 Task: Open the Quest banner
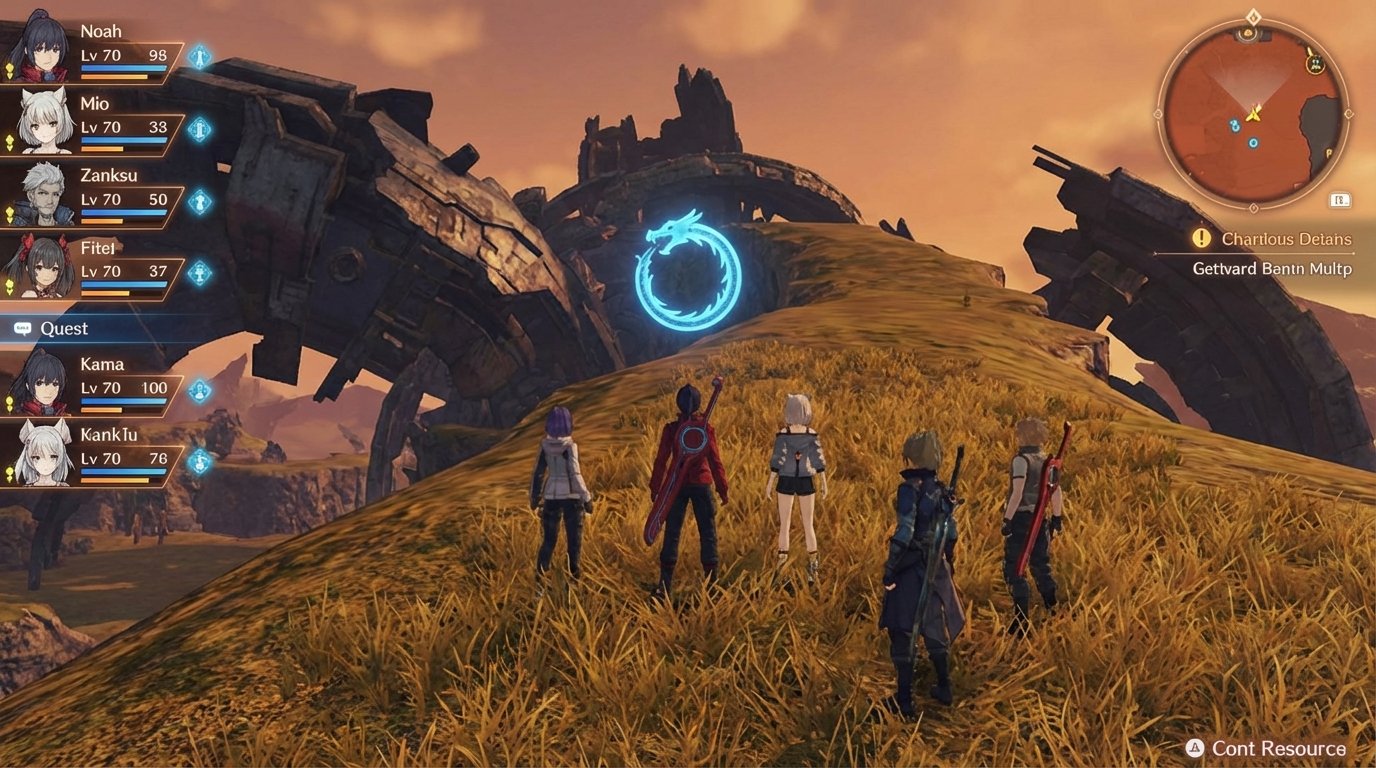click(66, 328)
